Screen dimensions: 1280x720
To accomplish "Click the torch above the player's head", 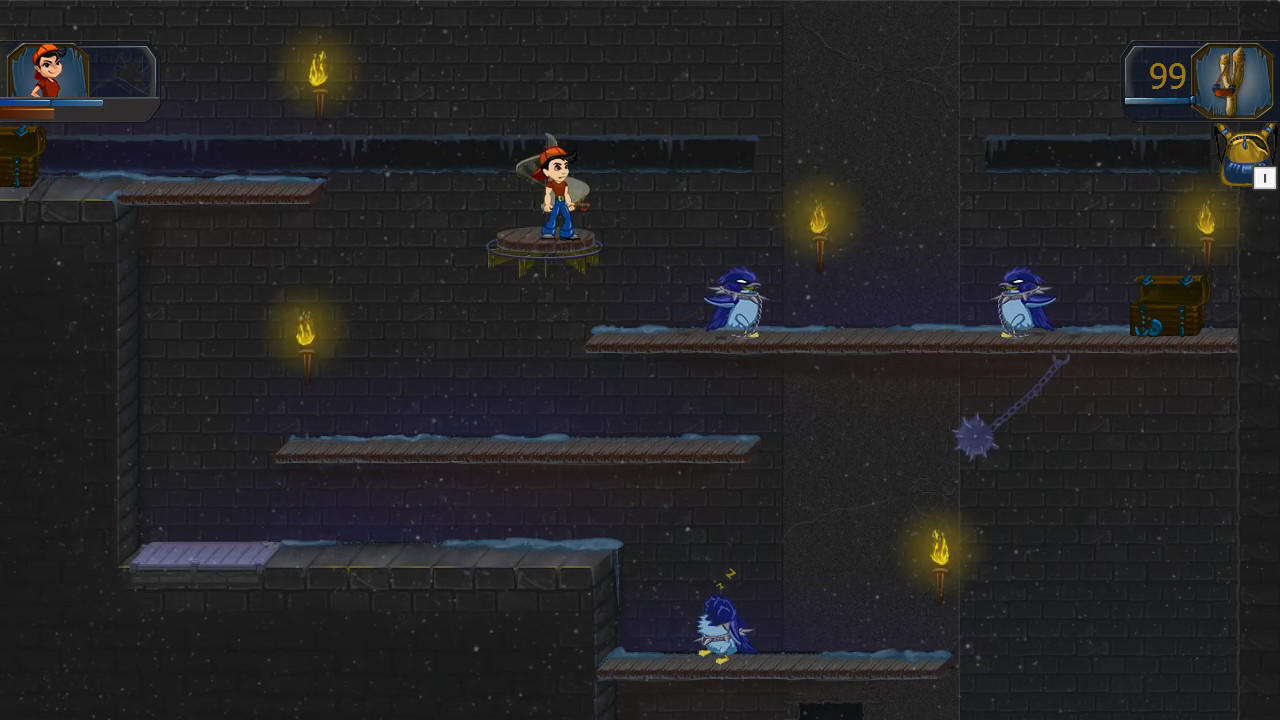I will point(318,70).
